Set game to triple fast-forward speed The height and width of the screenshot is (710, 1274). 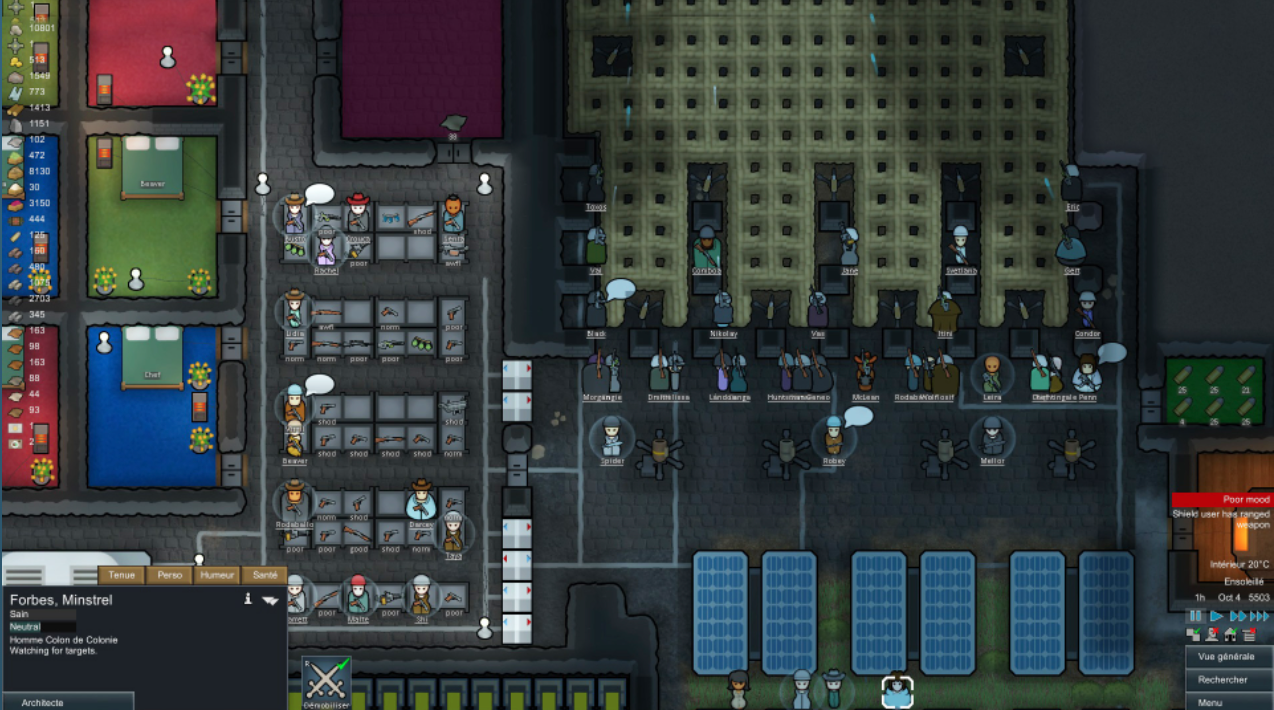click(1261, 616)
